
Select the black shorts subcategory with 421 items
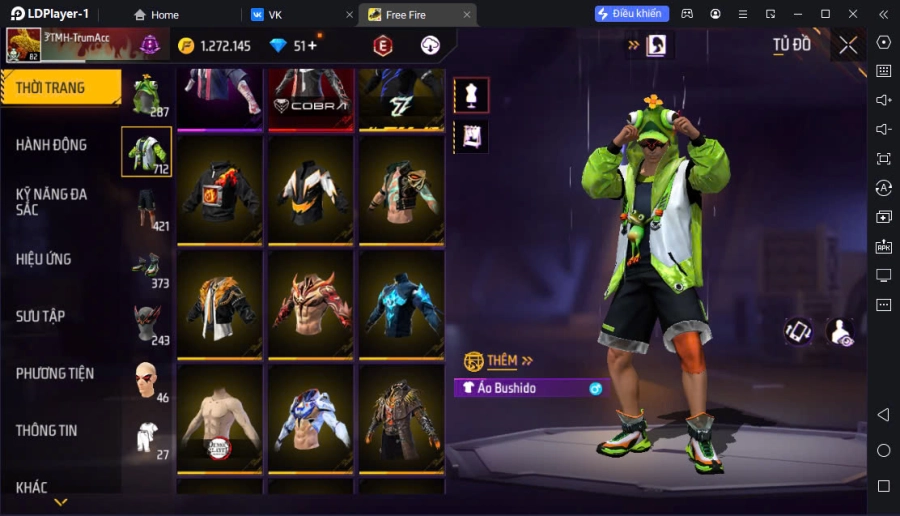[147, 209]
